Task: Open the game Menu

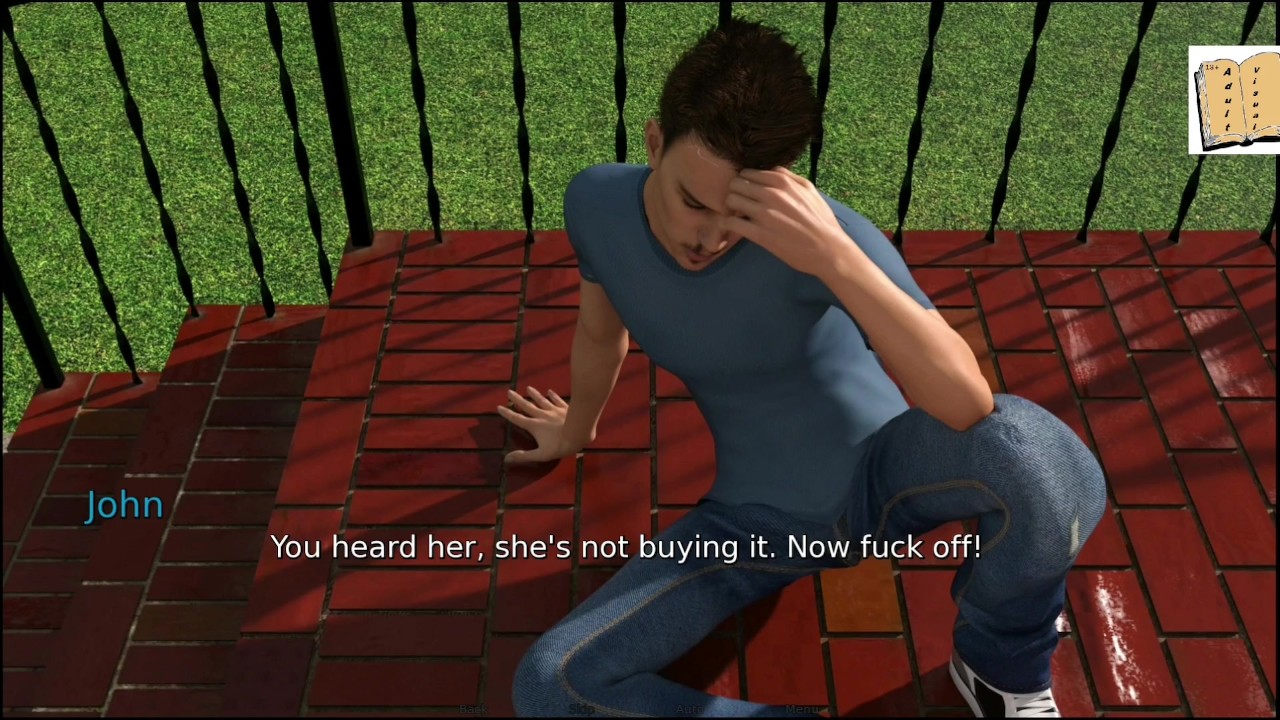Action: [801, 709]
